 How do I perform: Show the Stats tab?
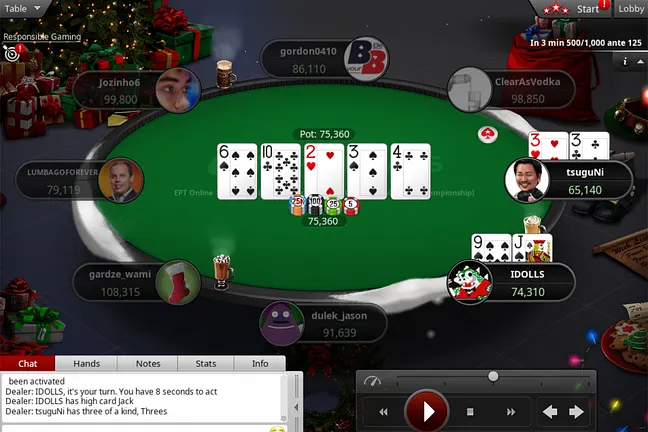point(206,364)
